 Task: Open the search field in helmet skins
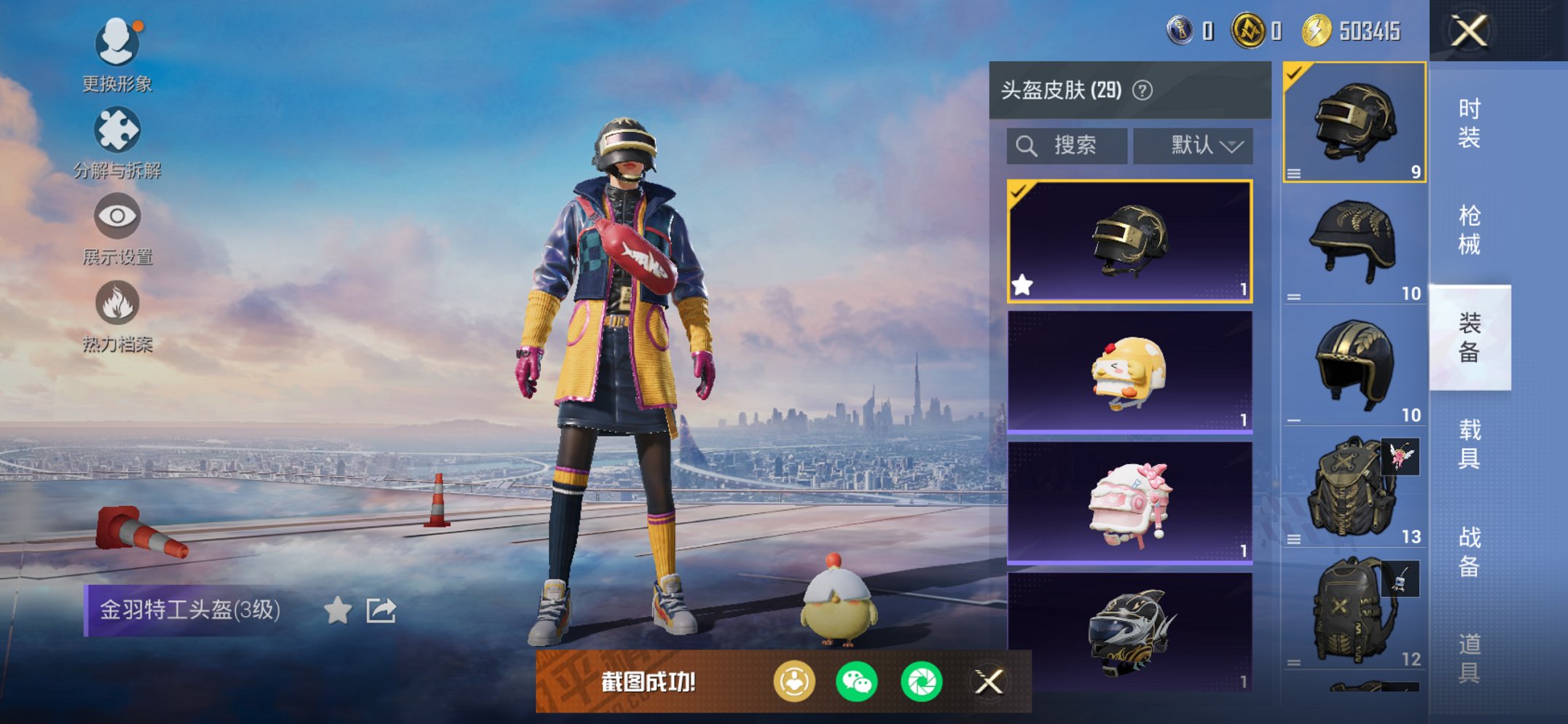[1065, 145]
